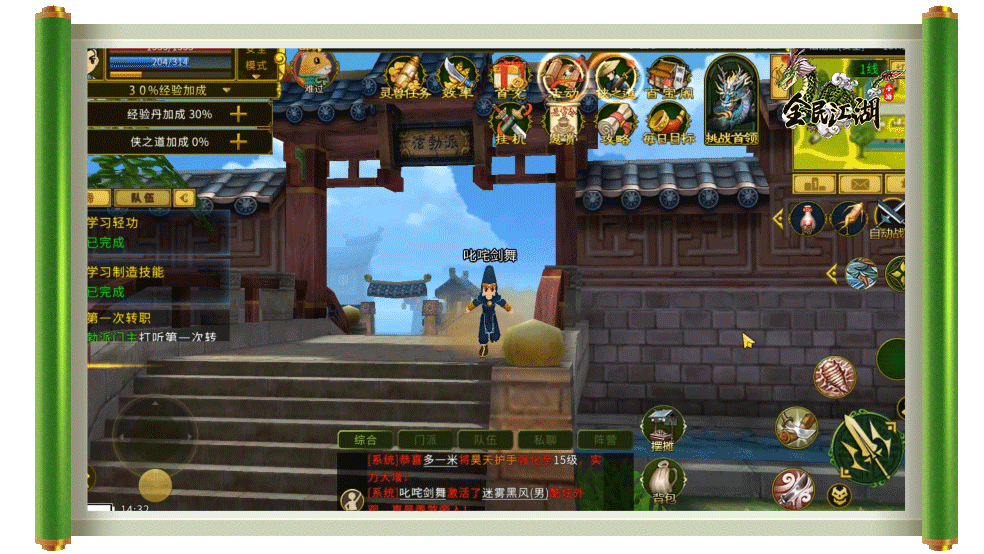Open 每日目标 daily goals
Screen dimensions: 984x554
668,124
